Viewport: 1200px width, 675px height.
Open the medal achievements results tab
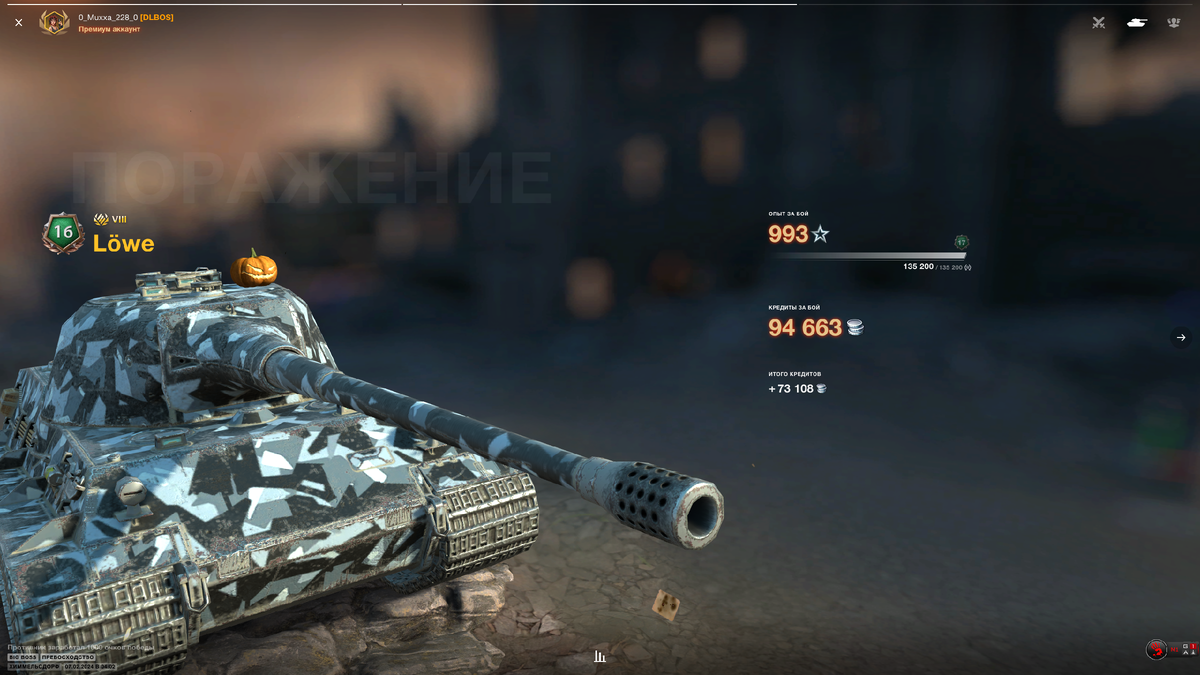pos(1174,22)
